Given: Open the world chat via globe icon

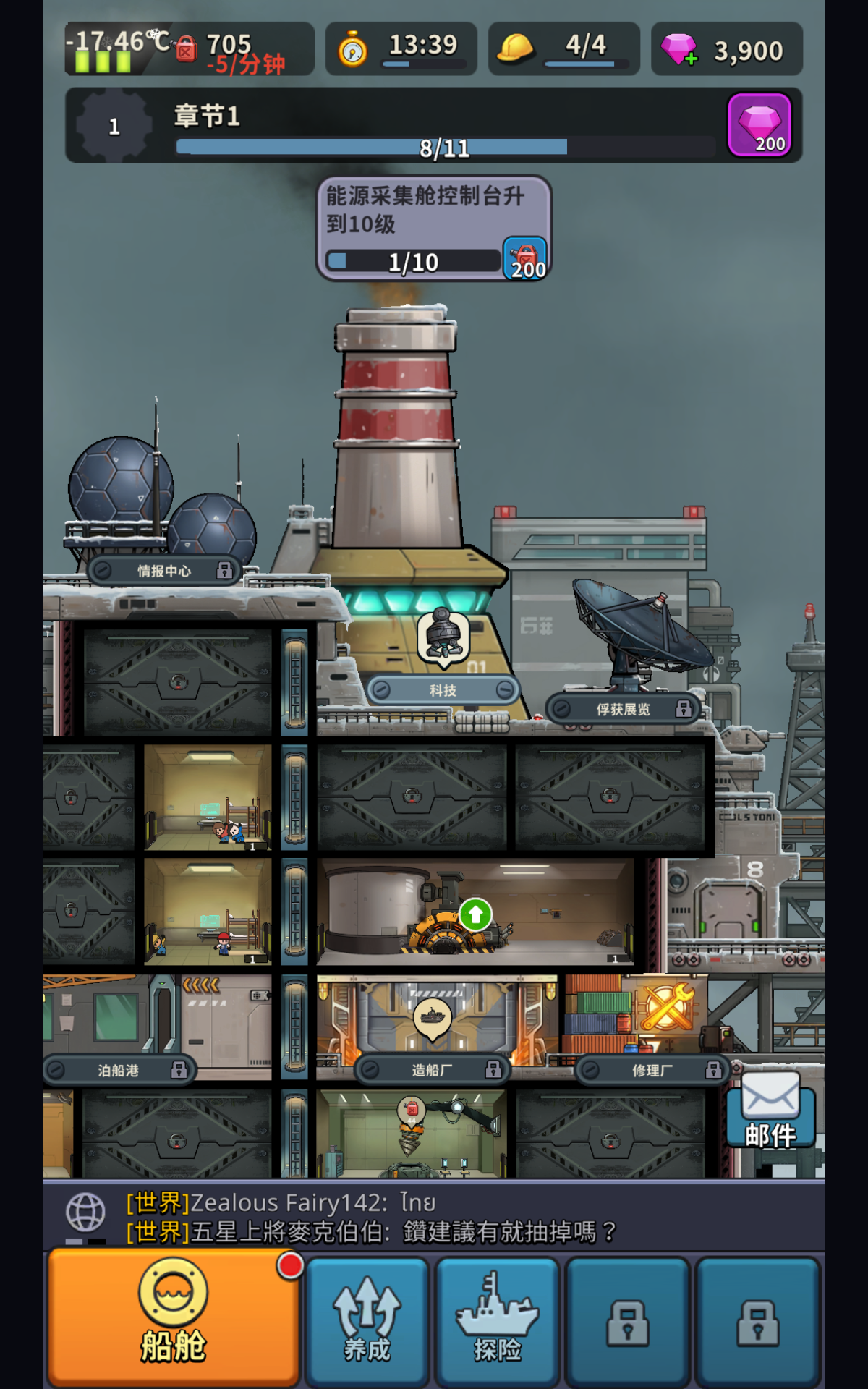Looking at the screenshot, I should (86, 1212).
